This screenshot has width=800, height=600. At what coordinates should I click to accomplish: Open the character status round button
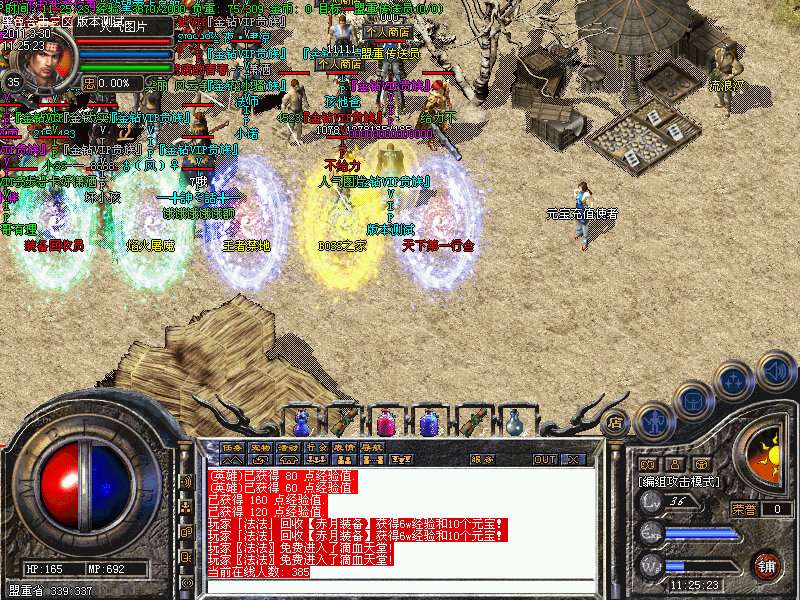click(x=653, y=421)
